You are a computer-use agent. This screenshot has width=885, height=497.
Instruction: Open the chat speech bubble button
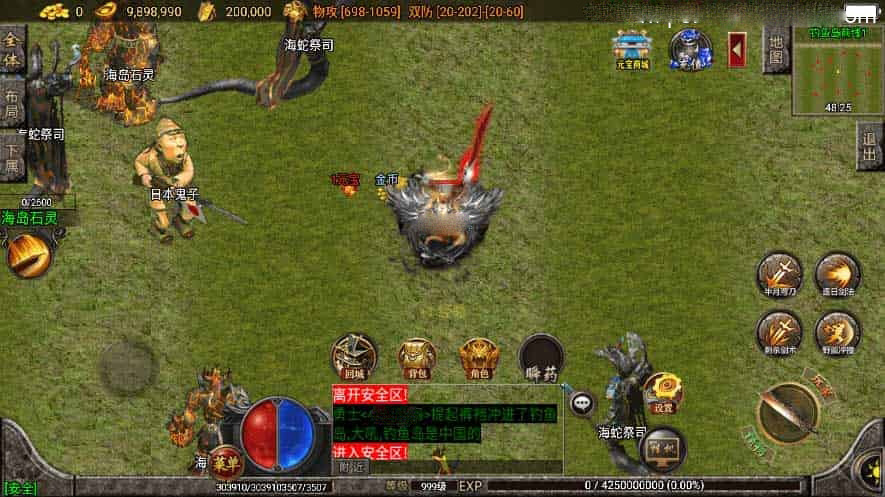pos(582,403)
